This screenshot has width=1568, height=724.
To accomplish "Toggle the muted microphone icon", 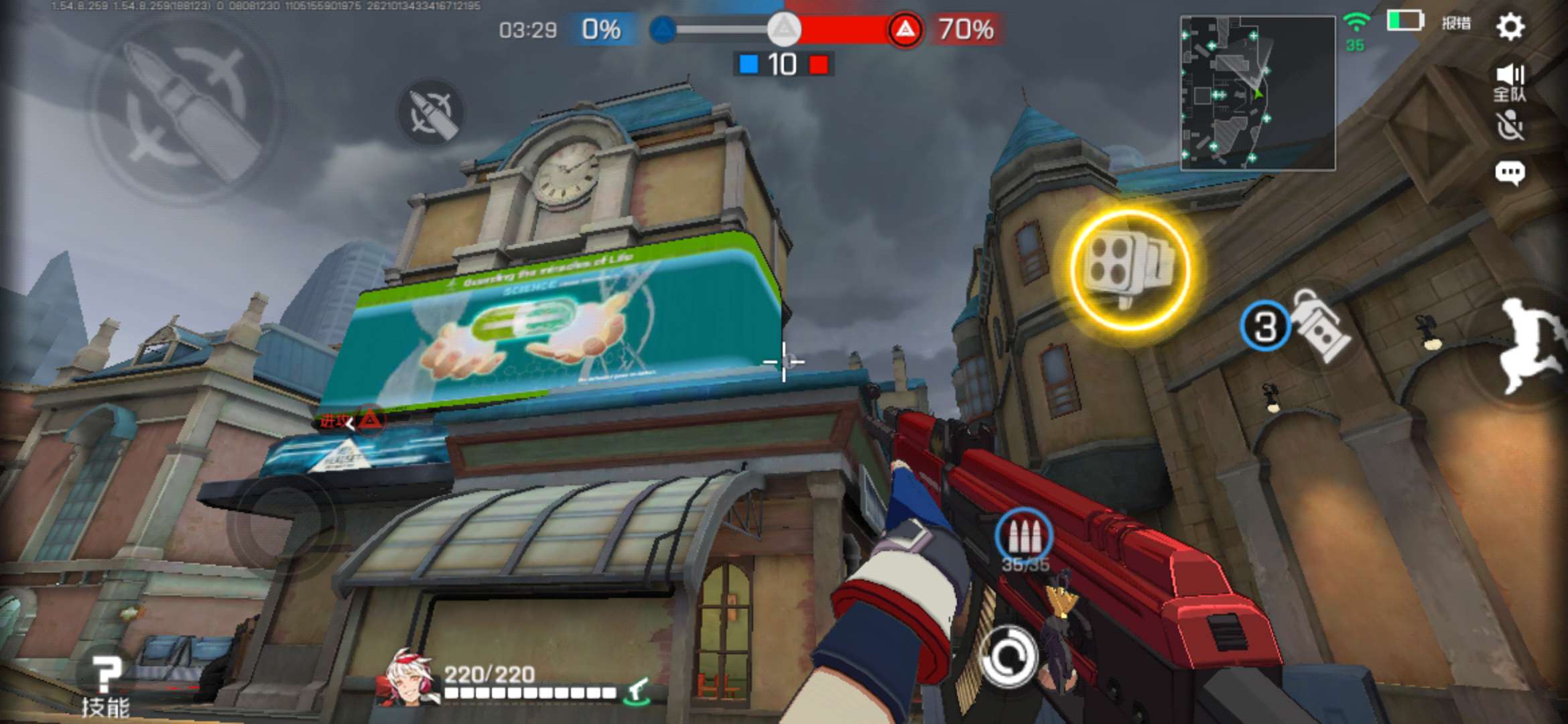I will [x=1510, y=126].
